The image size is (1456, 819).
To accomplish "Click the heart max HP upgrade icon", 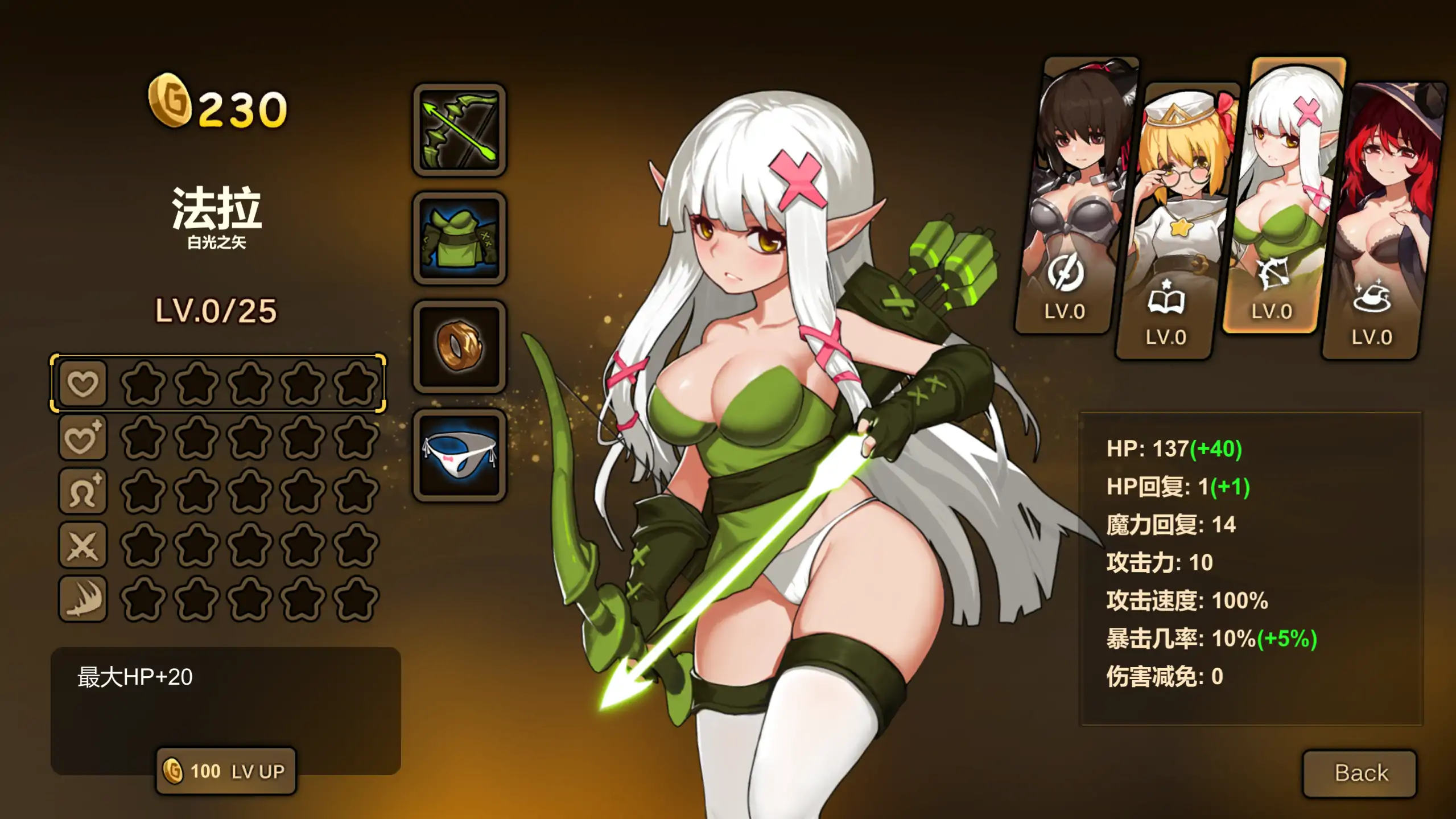I will pyautogui.click(x=83, y=384).
